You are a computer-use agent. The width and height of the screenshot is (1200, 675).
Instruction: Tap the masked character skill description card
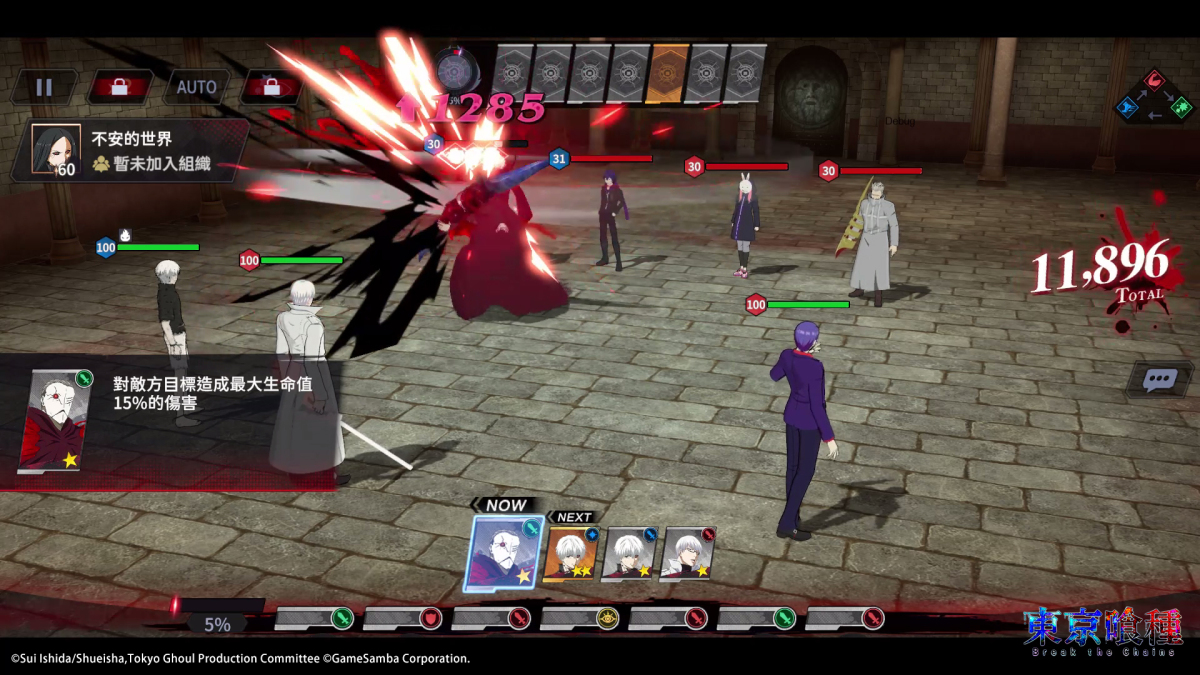click(56, 420)
